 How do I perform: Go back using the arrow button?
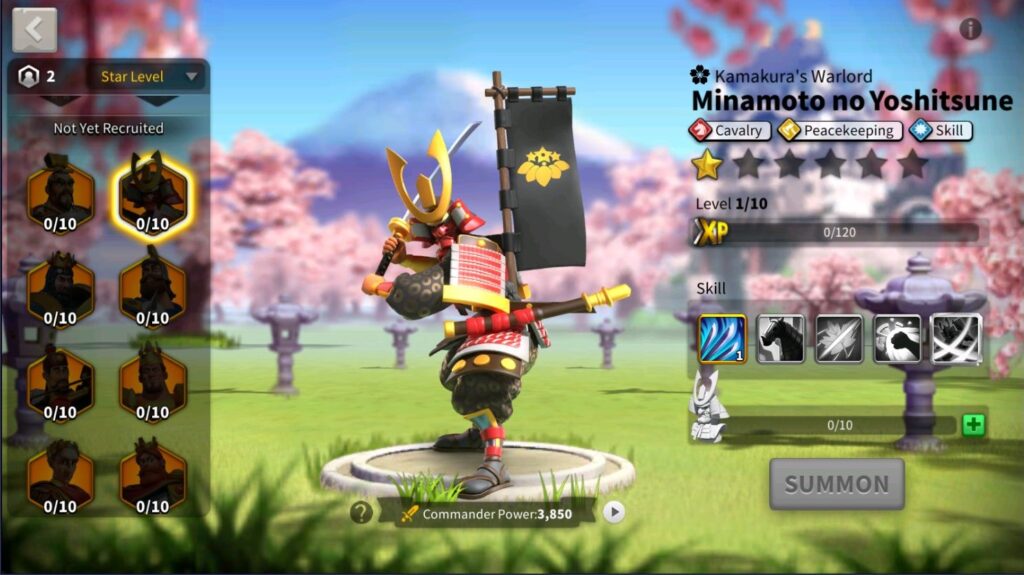(34, 30)
